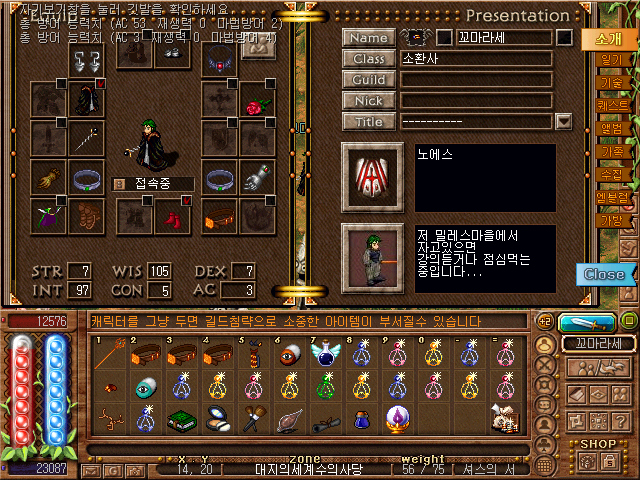Select the jeweled necklace equipment slot
This screenshot has height=480, width=640.
pyautogui.click(x=219, y=58)
